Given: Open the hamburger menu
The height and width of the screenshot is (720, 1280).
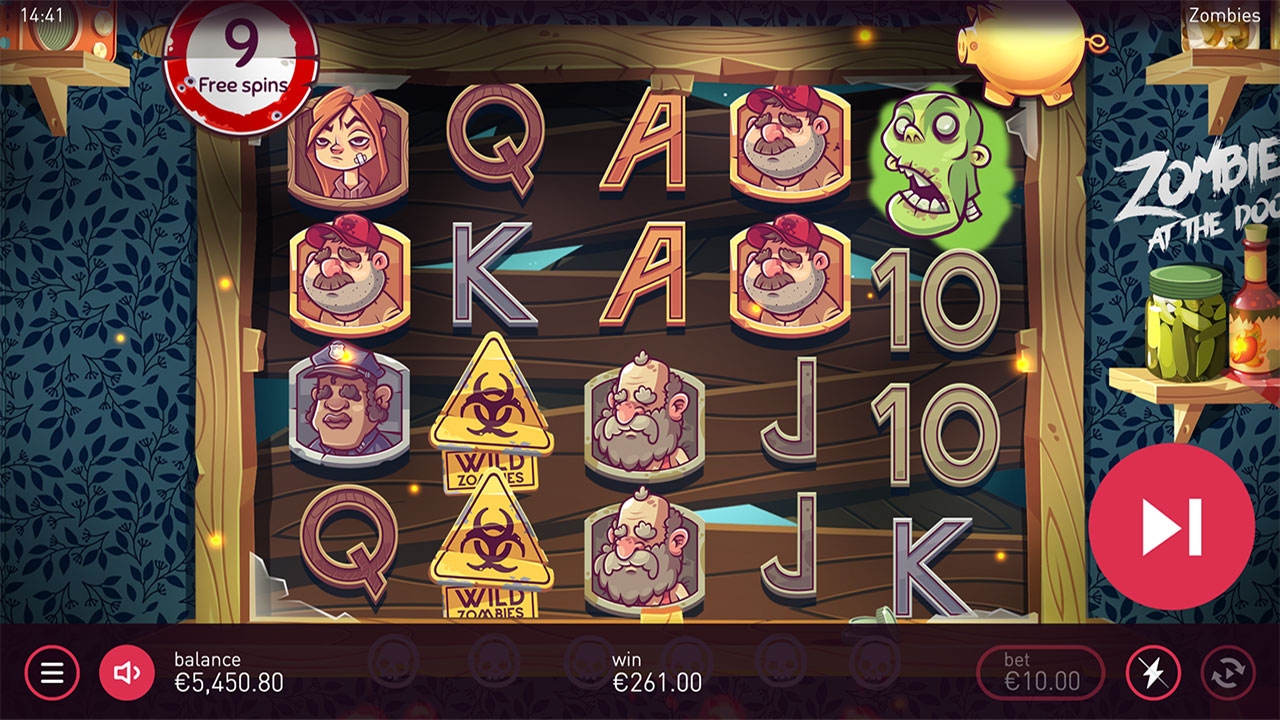Looking at the screenshot, I should click(x=52, y=672).
